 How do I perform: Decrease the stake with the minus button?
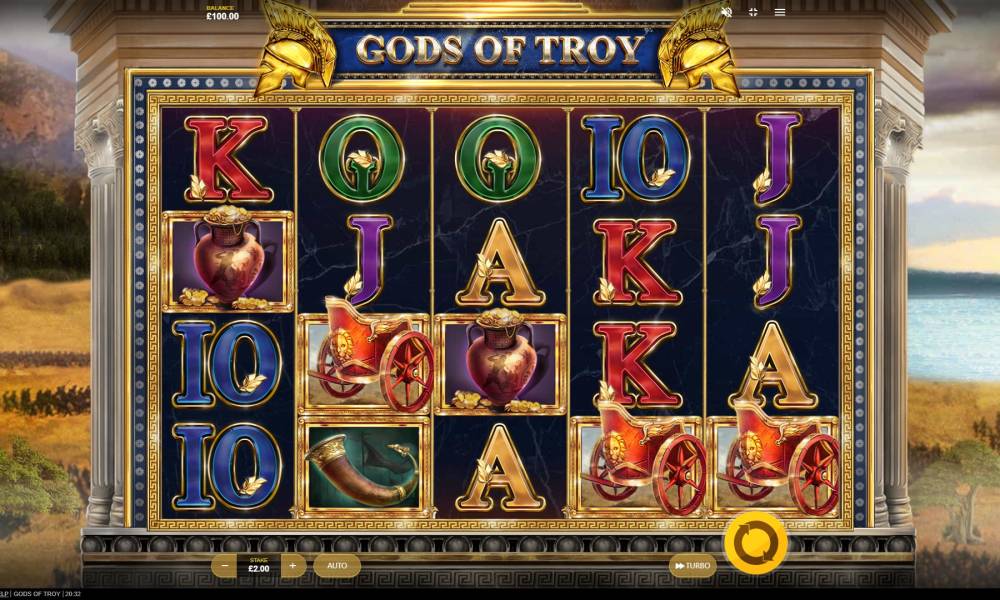point(226,566)
